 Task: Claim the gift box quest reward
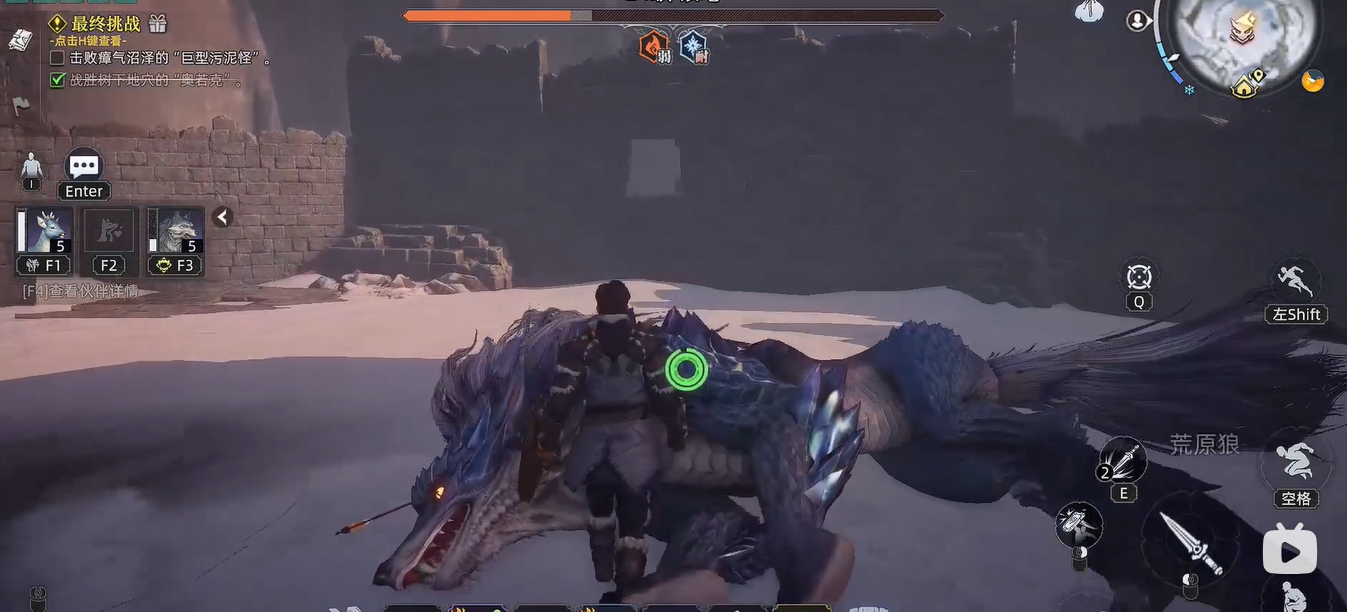[x=158, y=23]
